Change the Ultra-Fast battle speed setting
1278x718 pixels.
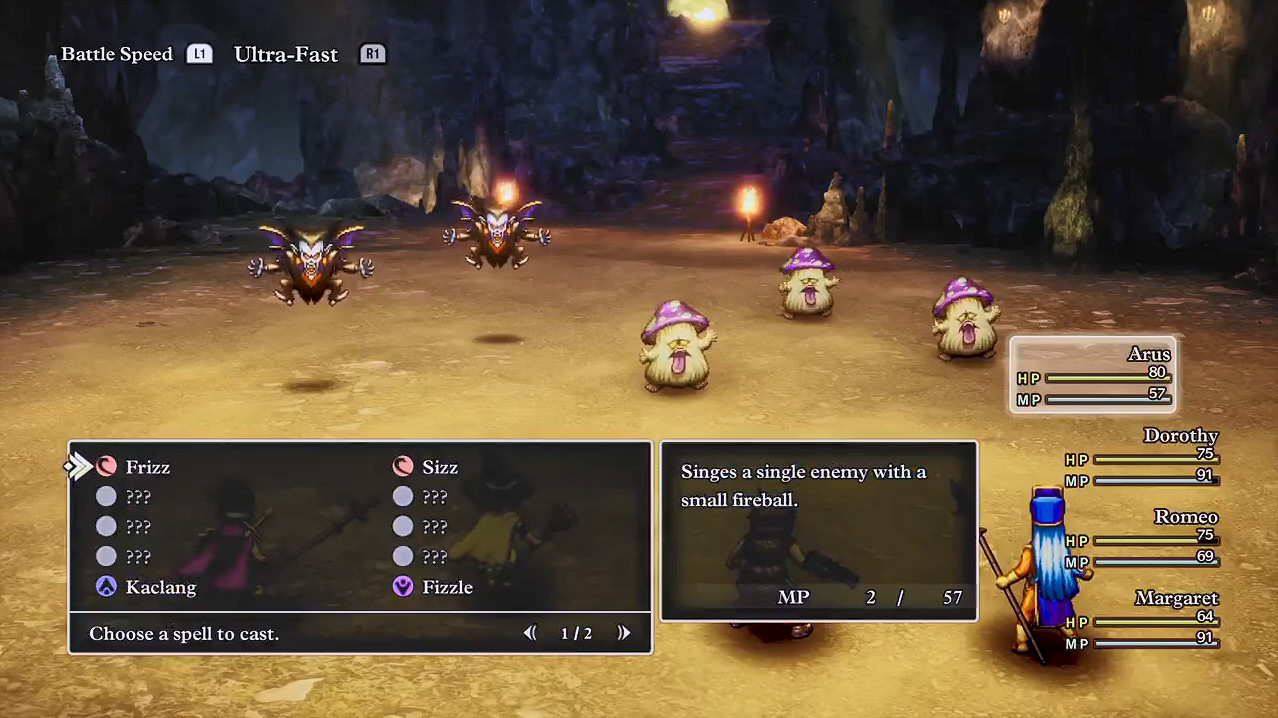click(x=286, y=54)
